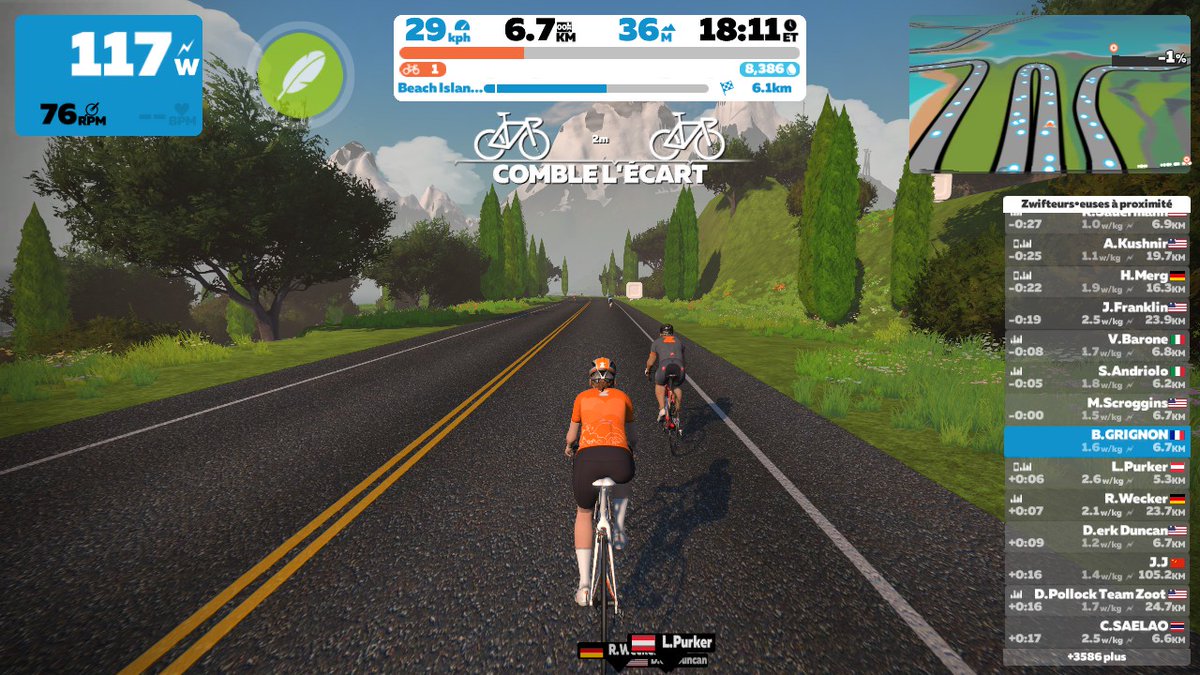Expand the "+3586 plus" riders entry
1200x675 pixels.
coord(1097,657)
